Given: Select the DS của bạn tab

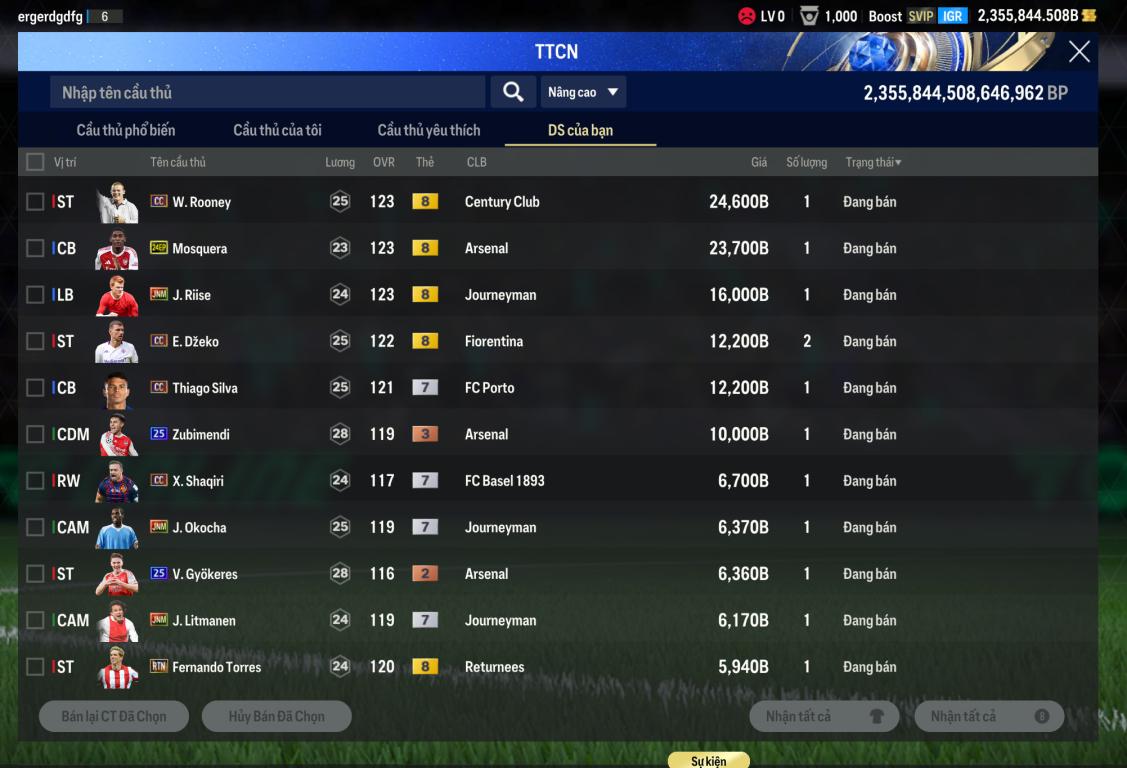Looking at the screenshot, I should click(x=580, y=130).
